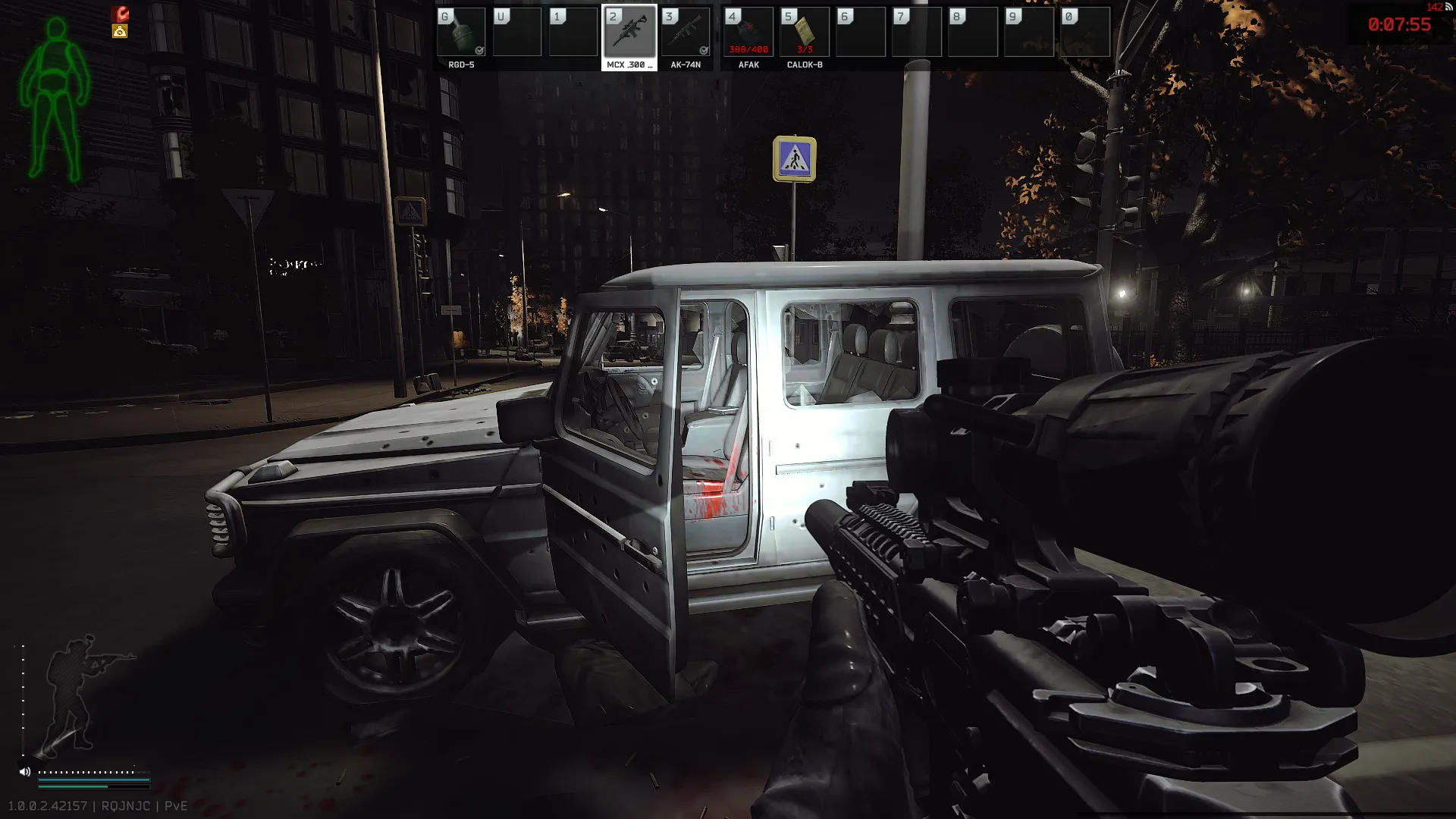Click the speaker volume icon
1456x819 pixels.
click(24, 772)
